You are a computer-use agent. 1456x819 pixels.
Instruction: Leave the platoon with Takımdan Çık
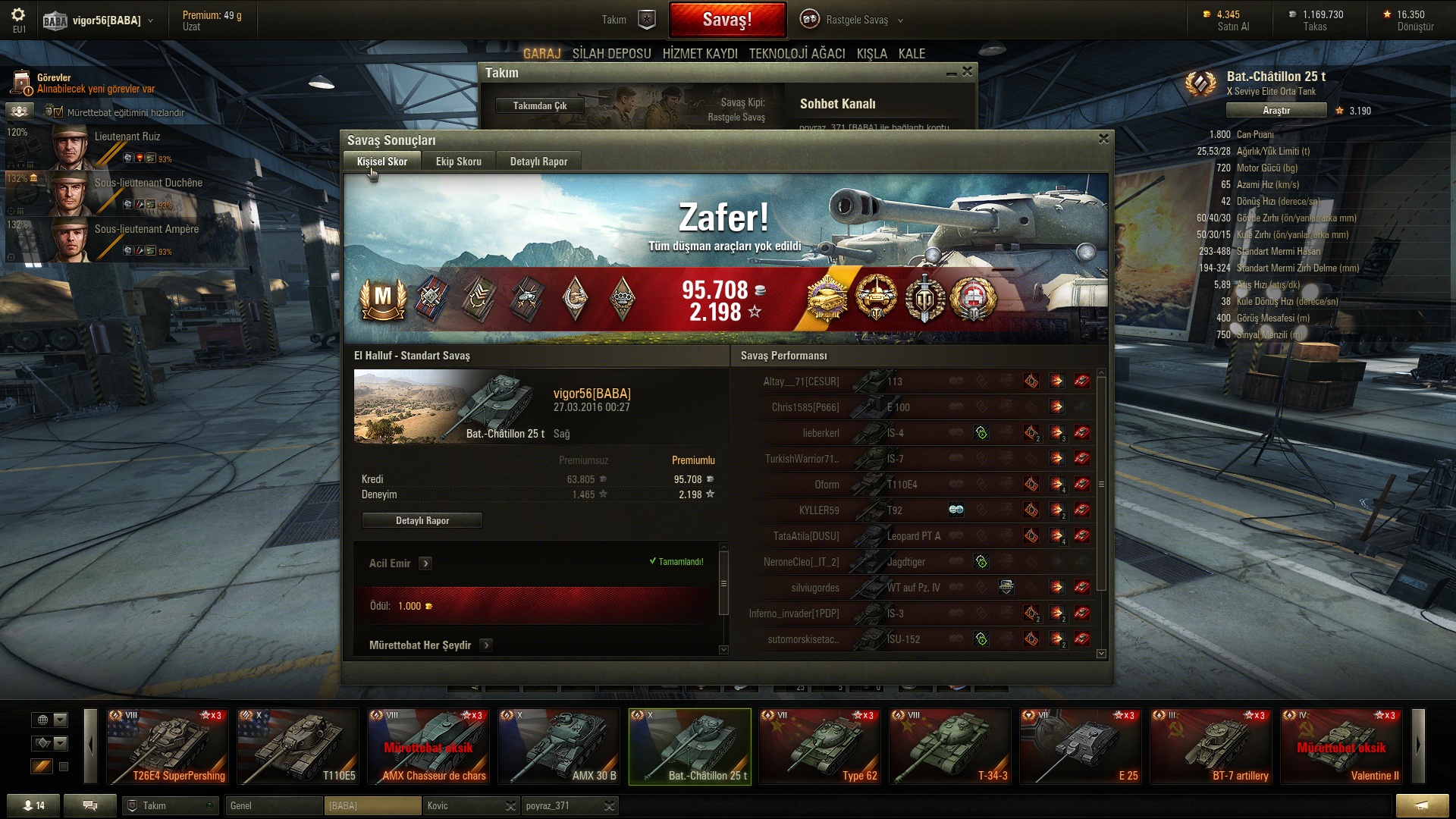click(x=539, y=105)
